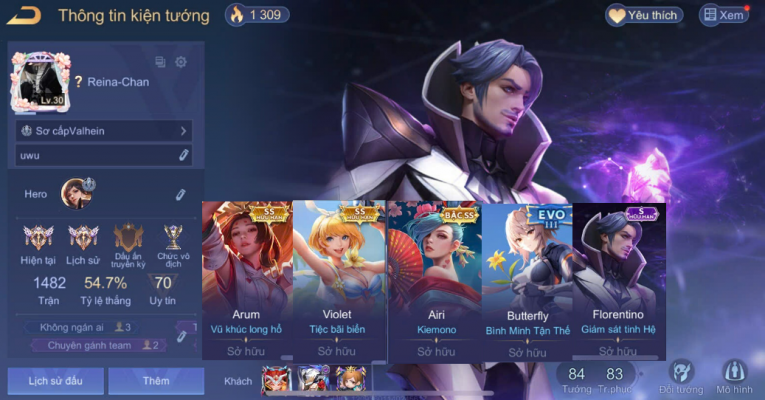Screen dimensions: 765x400
Task: Pick the Butterfly Bình Minh Tận Thế card
Action: pyautogui.click(x=527, y=279)
